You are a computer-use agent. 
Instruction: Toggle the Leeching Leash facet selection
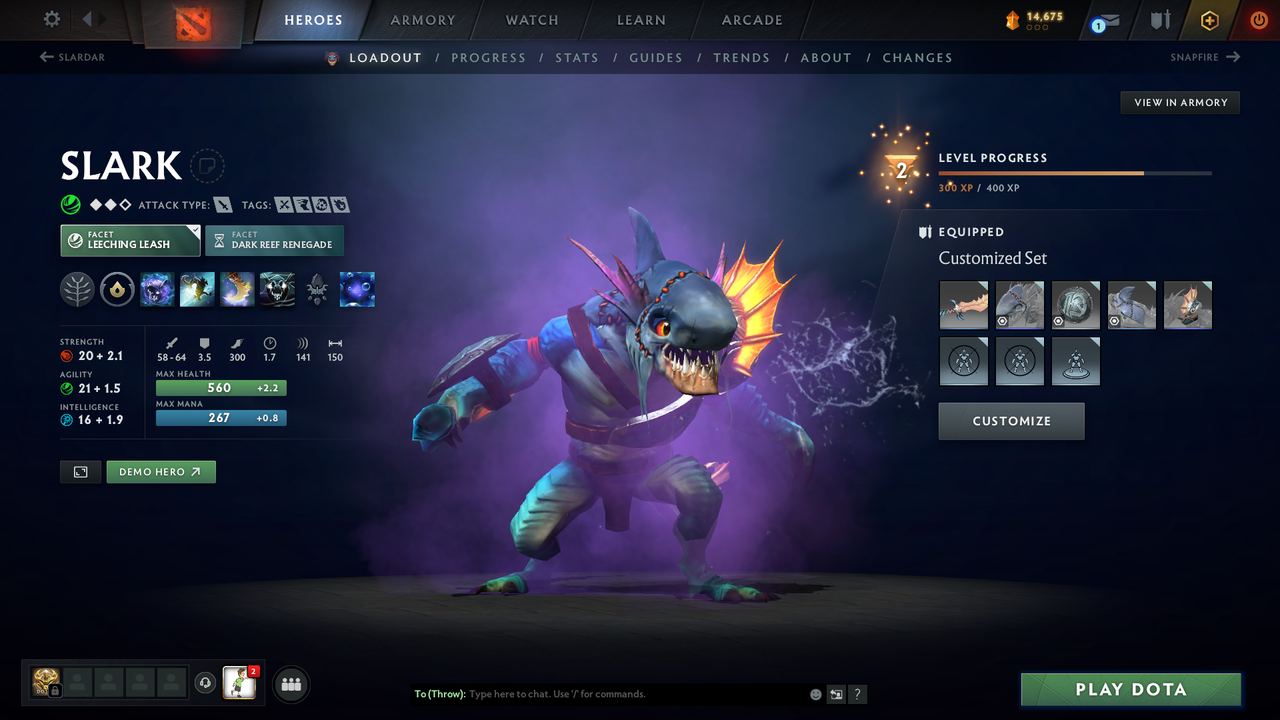[x=130, y=240]
